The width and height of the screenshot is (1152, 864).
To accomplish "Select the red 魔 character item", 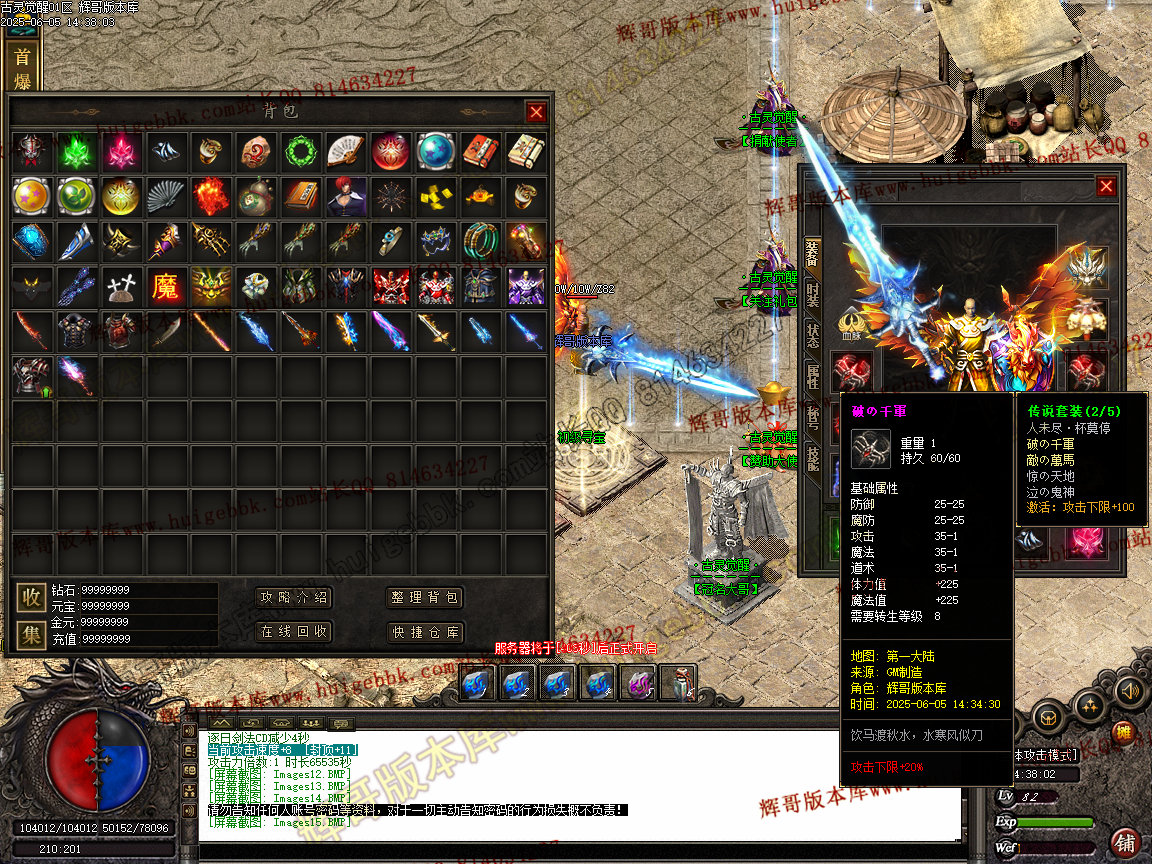I will (x=166, y=287).
